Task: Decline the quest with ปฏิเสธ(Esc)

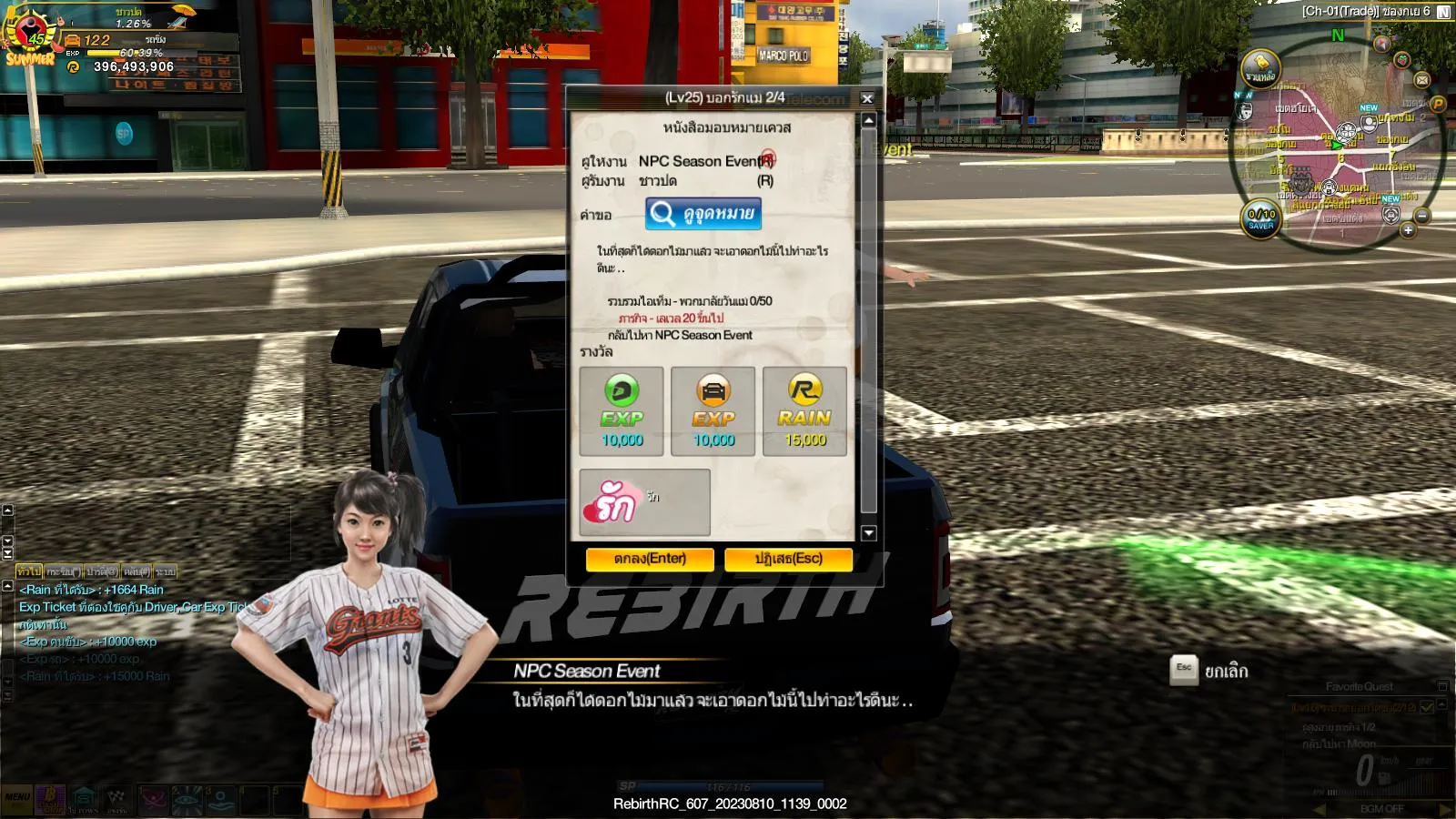Action: [x=788, y=559]
